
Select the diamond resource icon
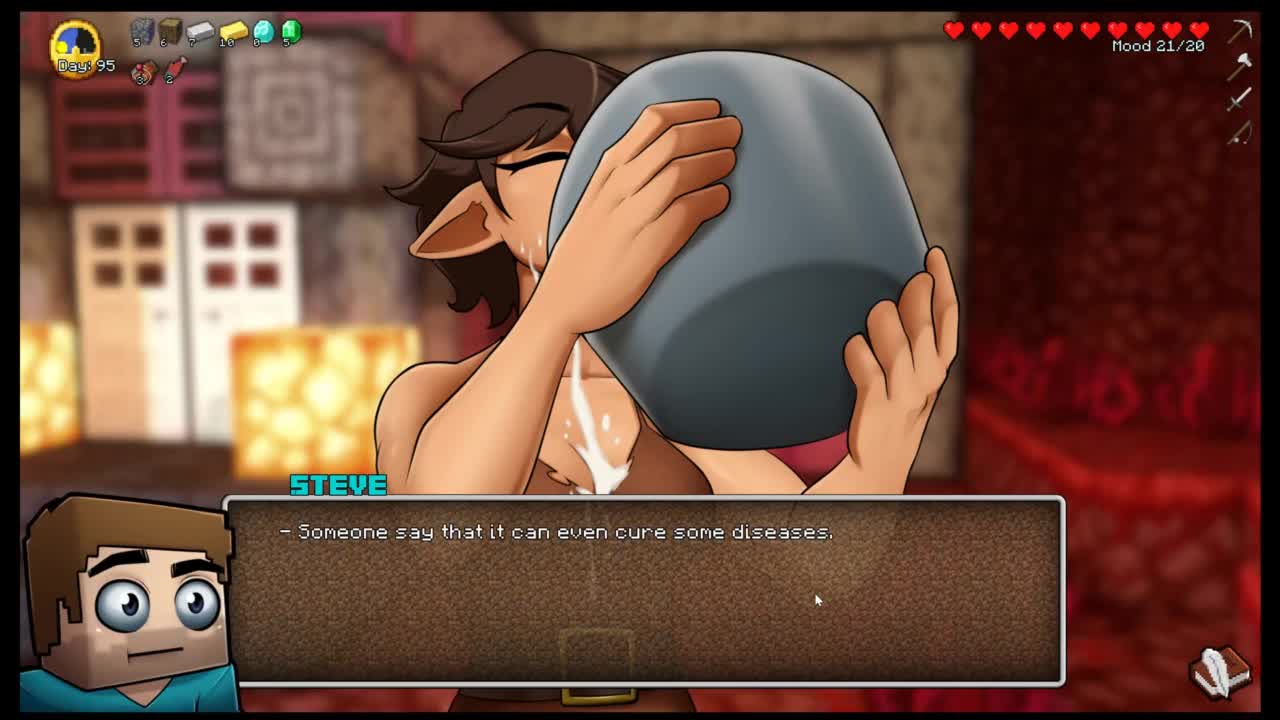pos(262,31)
